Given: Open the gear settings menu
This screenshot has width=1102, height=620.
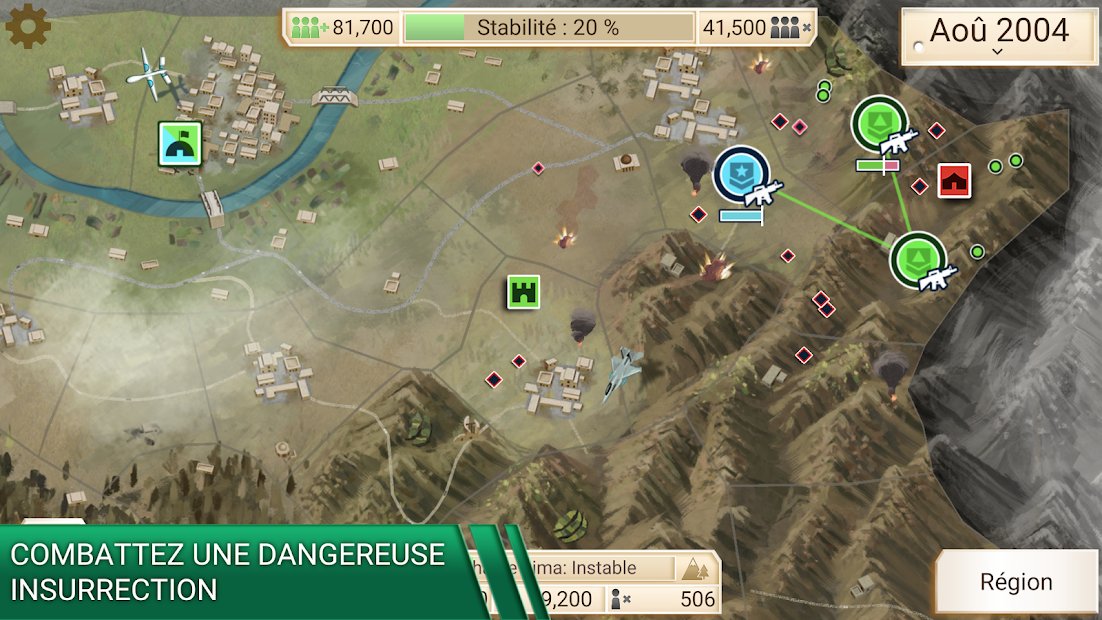Looking at the screenshot, I should click(28, 26).
